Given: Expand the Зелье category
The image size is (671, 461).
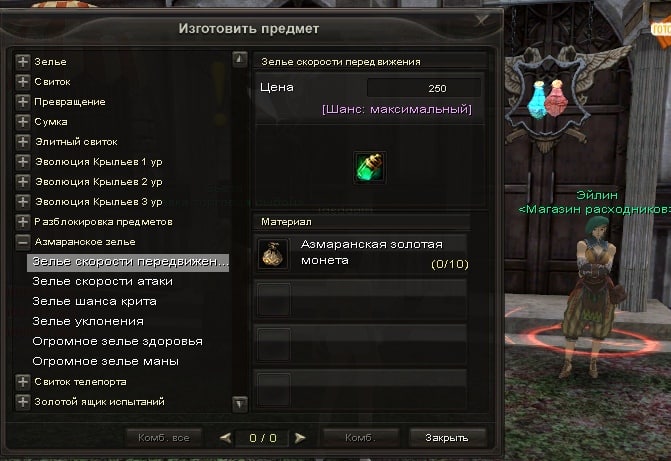Looking at the screenshot, I should 23,62.
